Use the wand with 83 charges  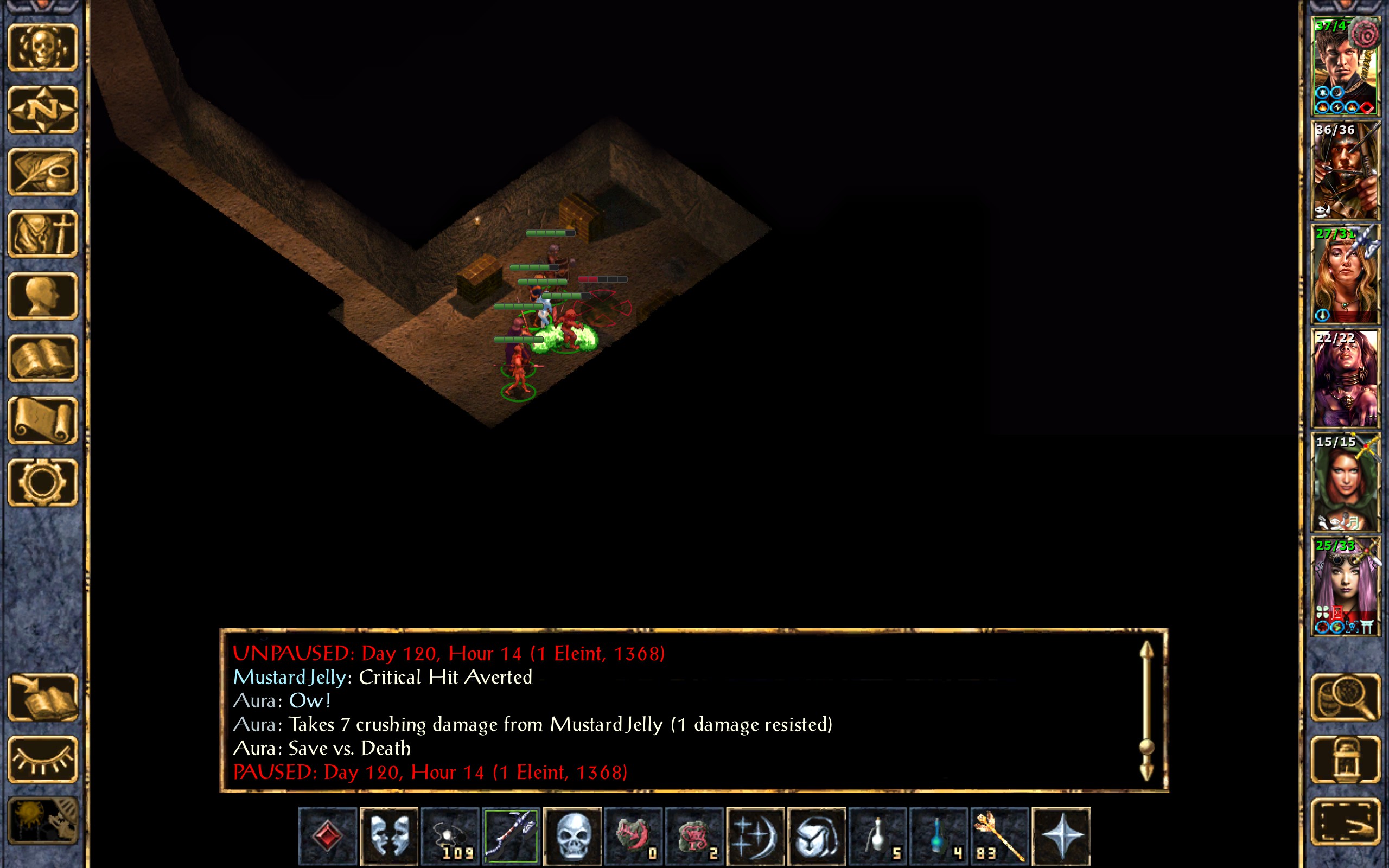point(1000,836)
